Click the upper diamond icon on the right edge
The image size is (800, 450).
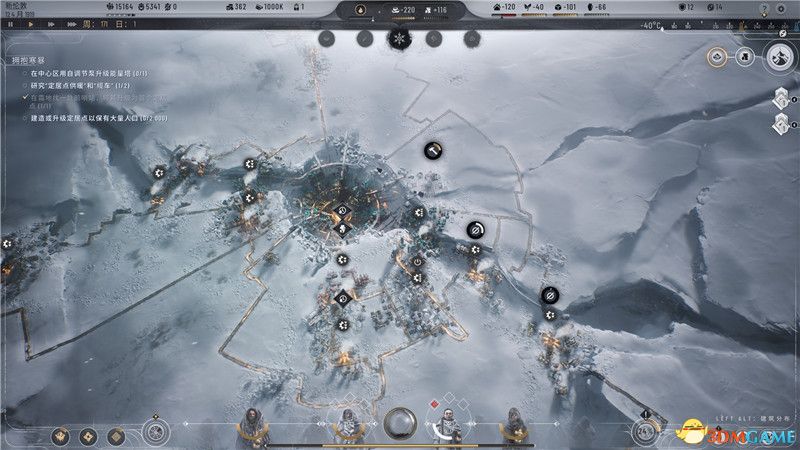click(x=781, y=98)
